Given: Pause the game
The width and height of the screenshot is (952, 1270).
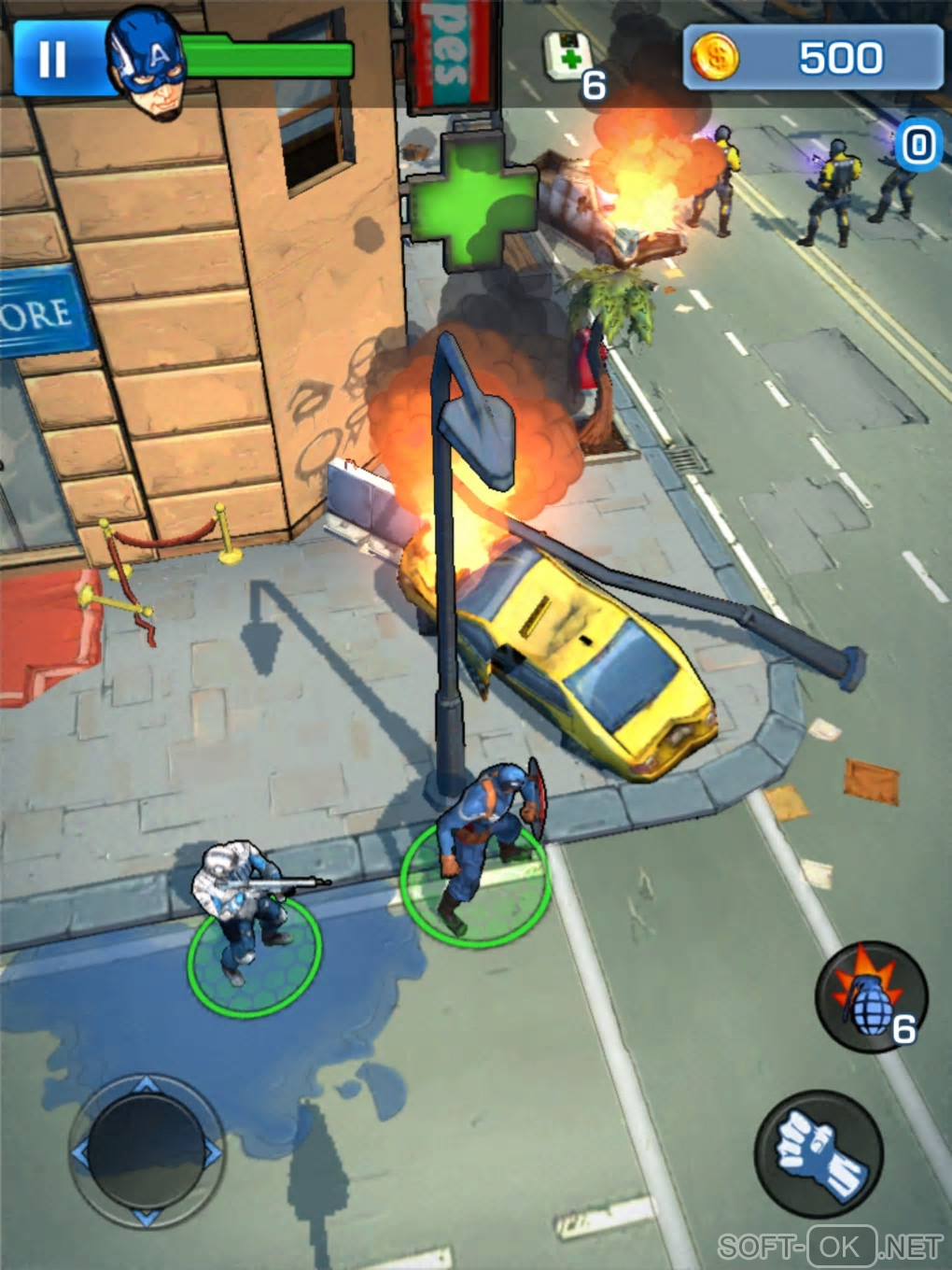Looking at the screenshot, I should click(x=52, y=58).
